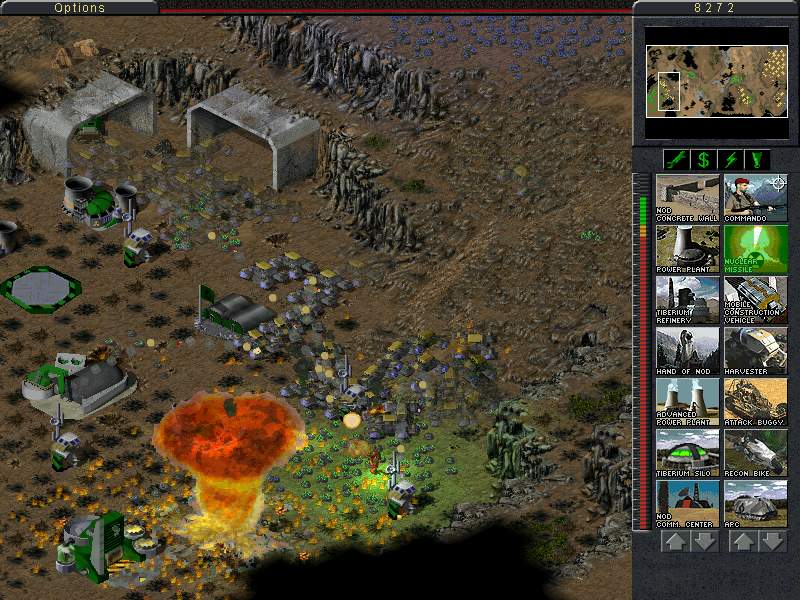
Task: Select the Power Plant build icon
Action: tap(687, 249)
